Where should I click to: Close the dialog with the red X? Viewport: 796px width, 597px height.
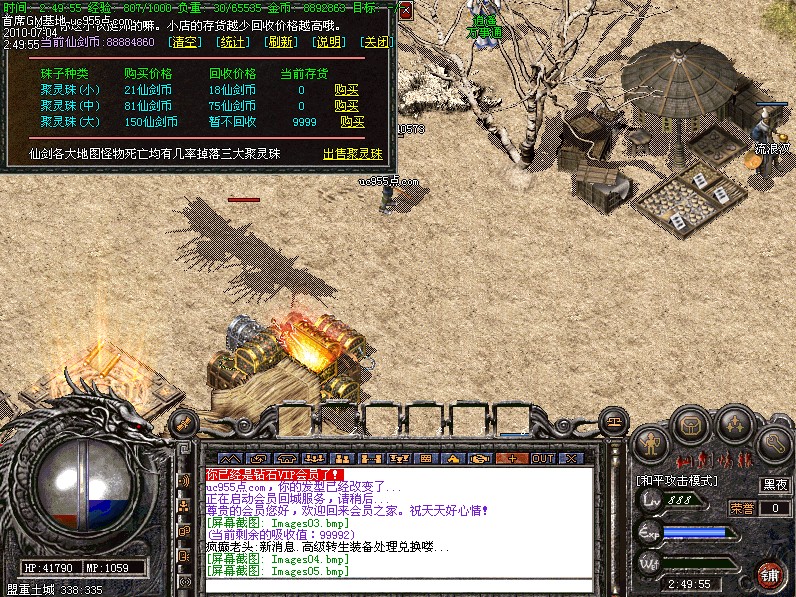[x=405, y=11]
